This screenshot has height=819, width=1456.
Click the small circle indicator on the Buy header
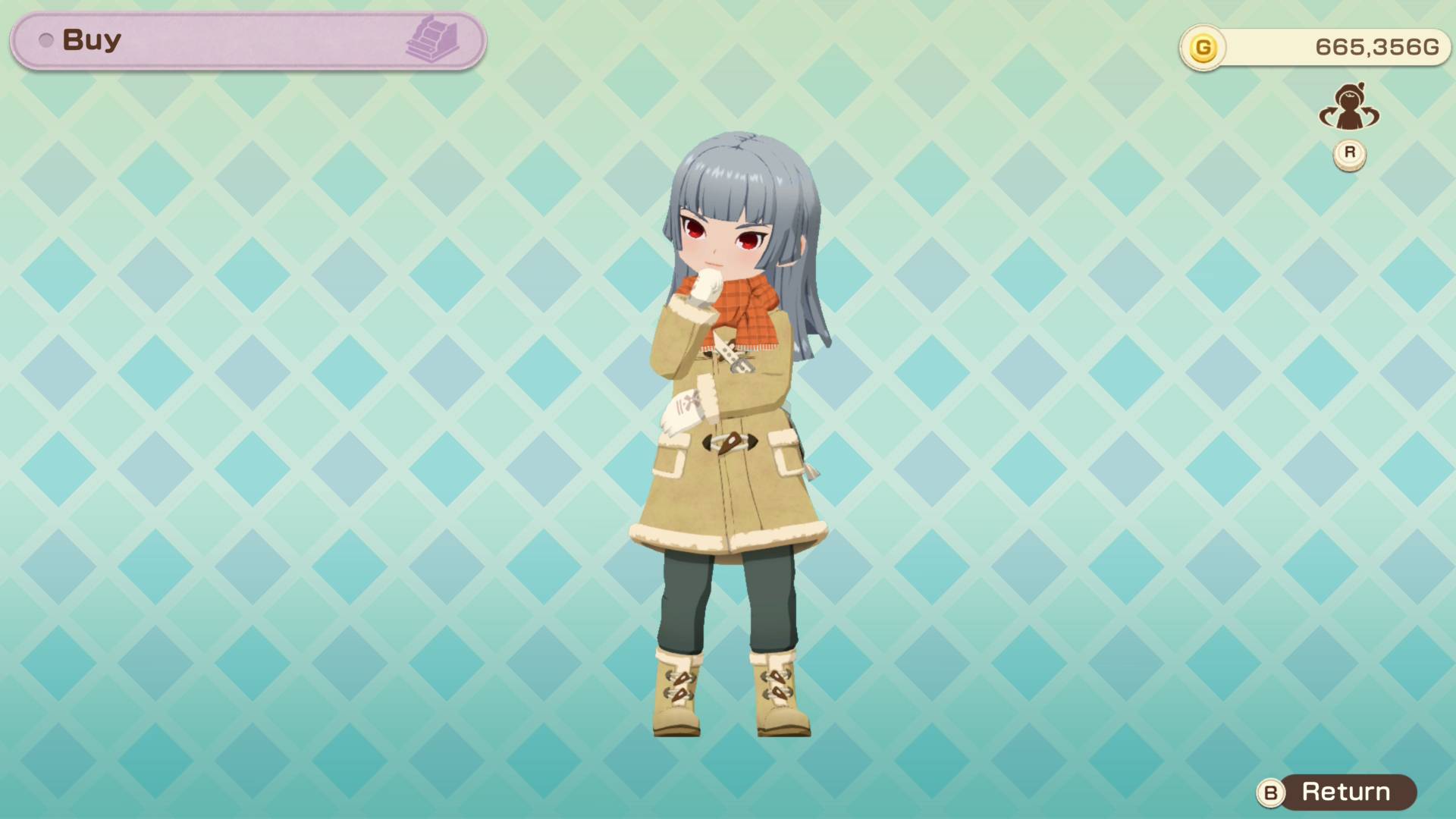tap(48, 41)
